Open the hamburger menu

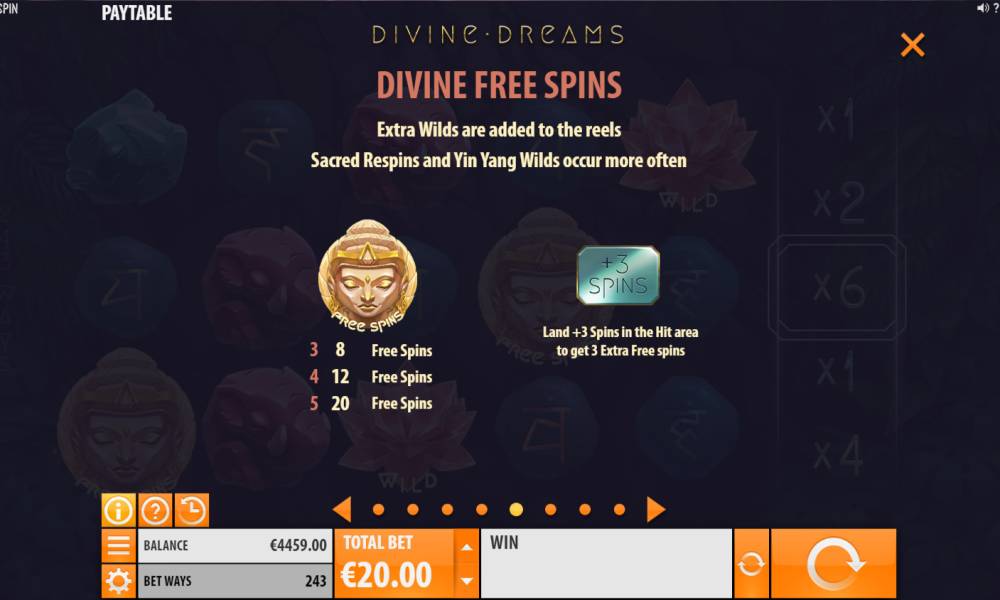point(118,546)
